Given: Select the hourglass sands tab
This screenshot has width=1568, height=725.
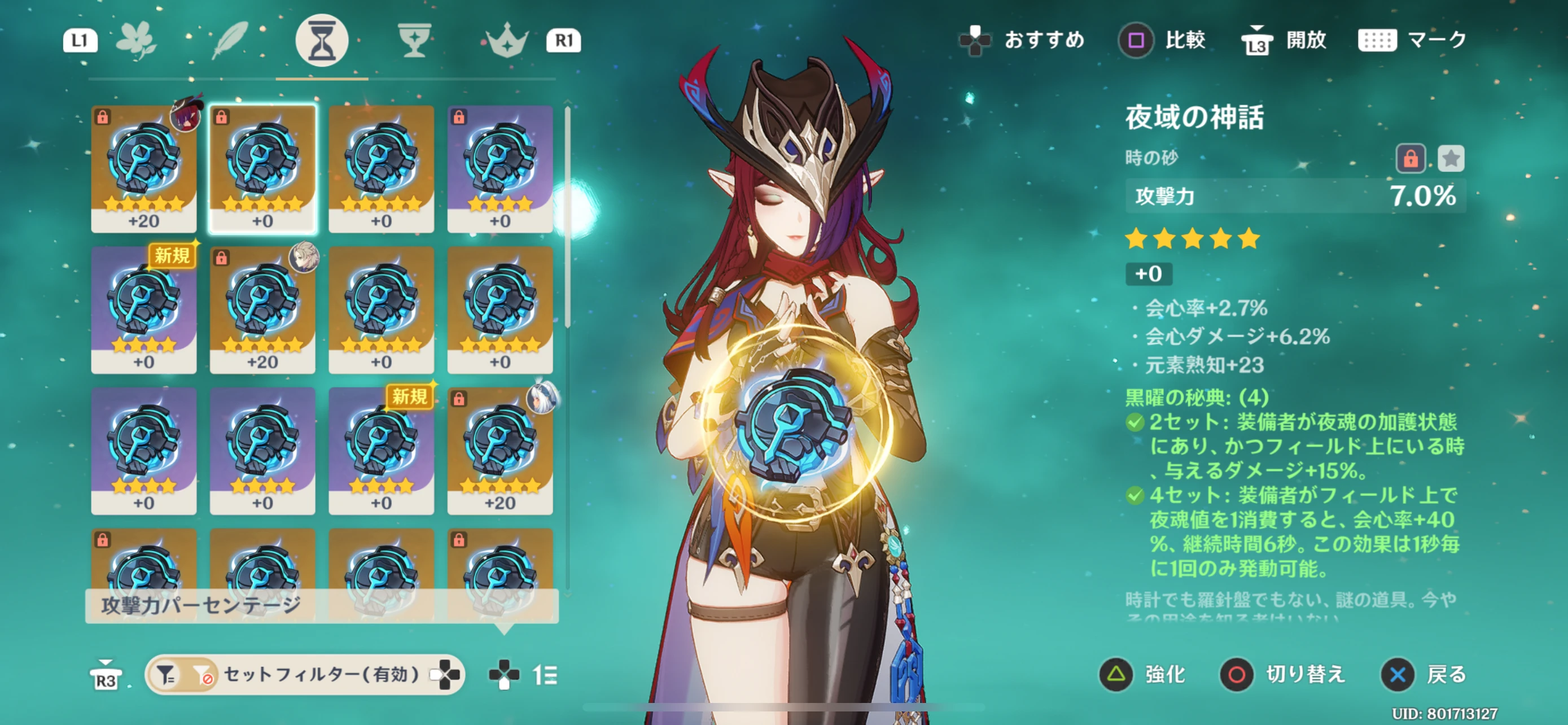Looking at the screenshot, I should pos(321,40).
